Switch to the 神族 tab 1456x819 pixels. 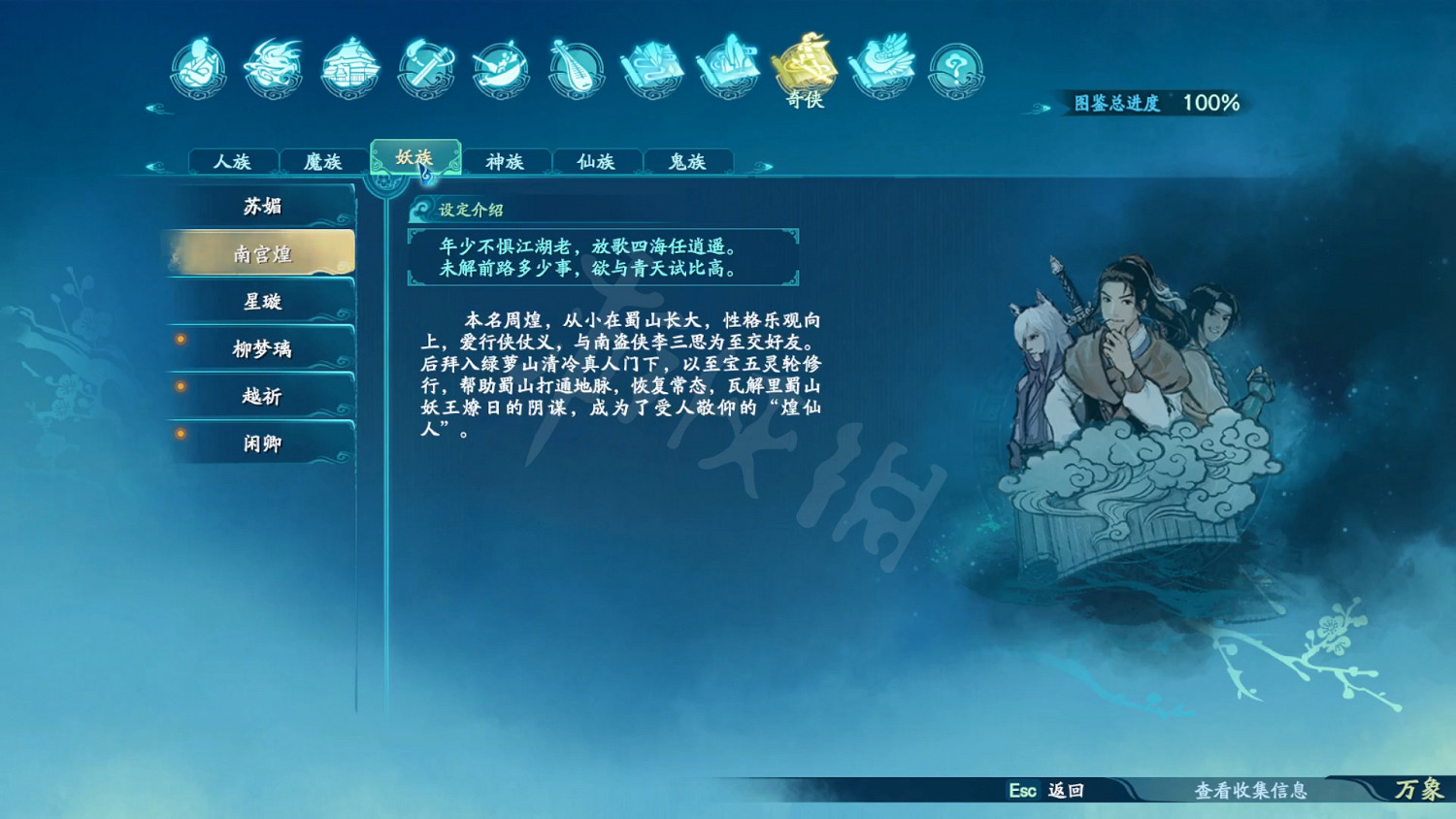click(x=506, y=161)
